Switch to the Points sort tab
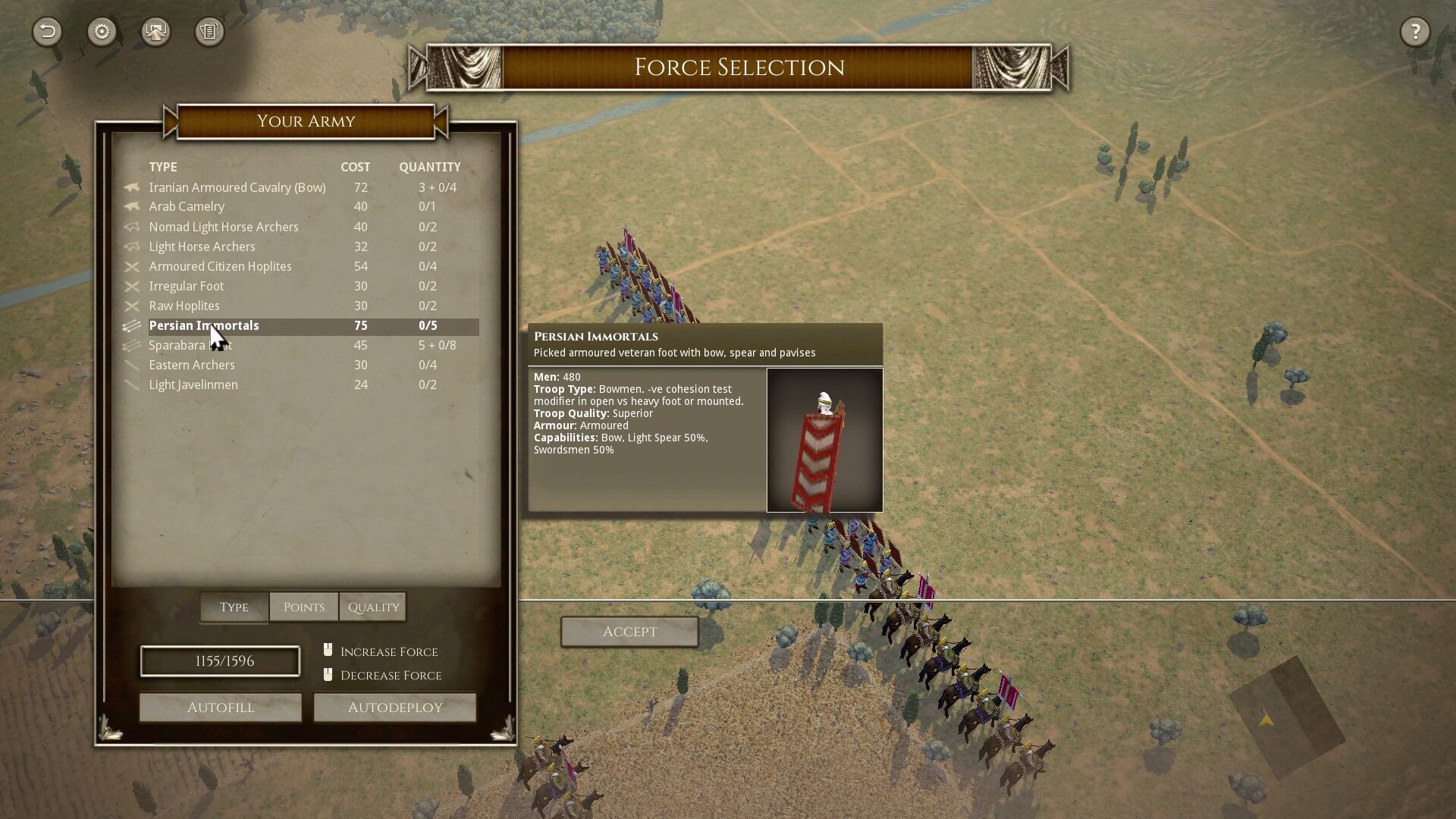Image resolution: width=1456 pixels, height=819 pixels. click(x=303, y=607)
